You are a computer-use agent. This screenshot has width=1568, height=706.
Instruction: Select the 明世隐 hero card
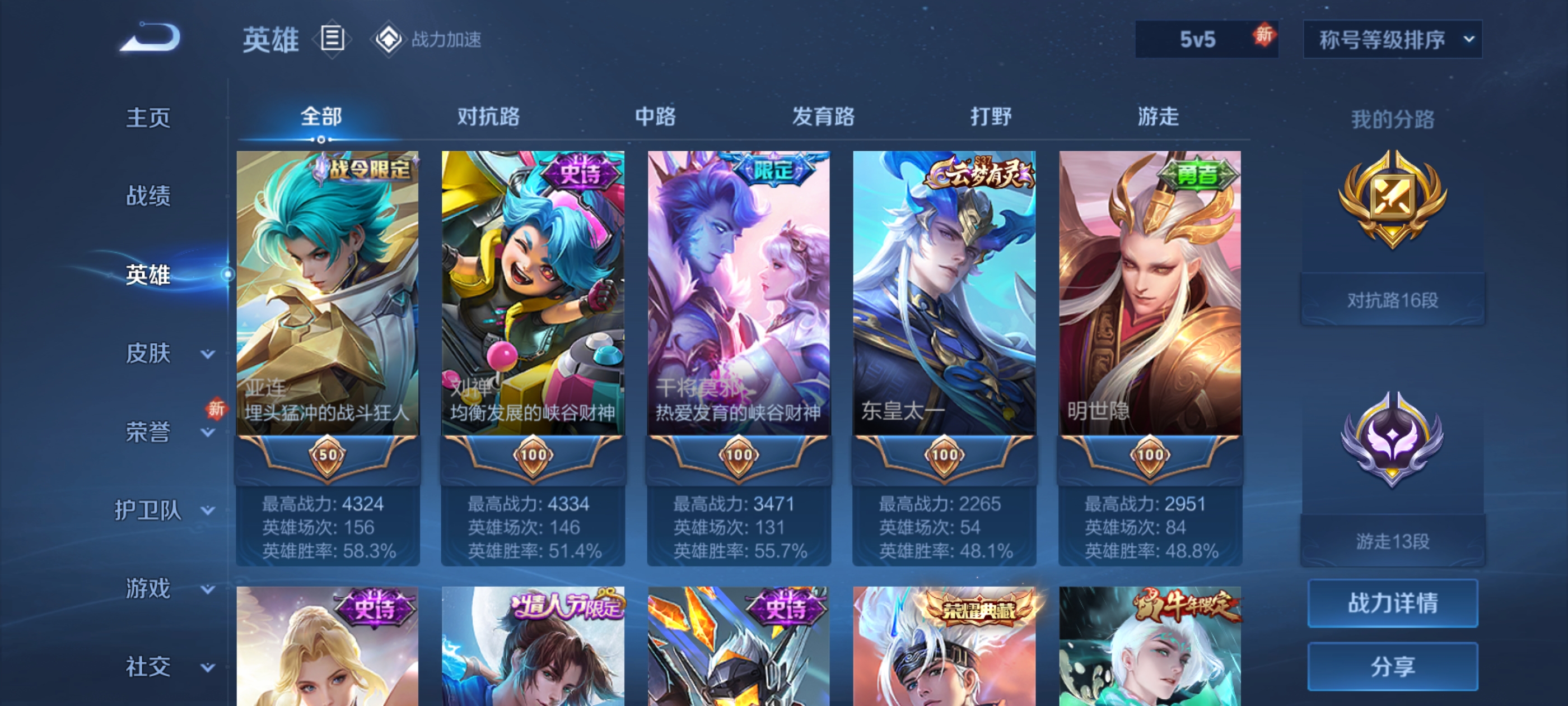[1150, 292]
